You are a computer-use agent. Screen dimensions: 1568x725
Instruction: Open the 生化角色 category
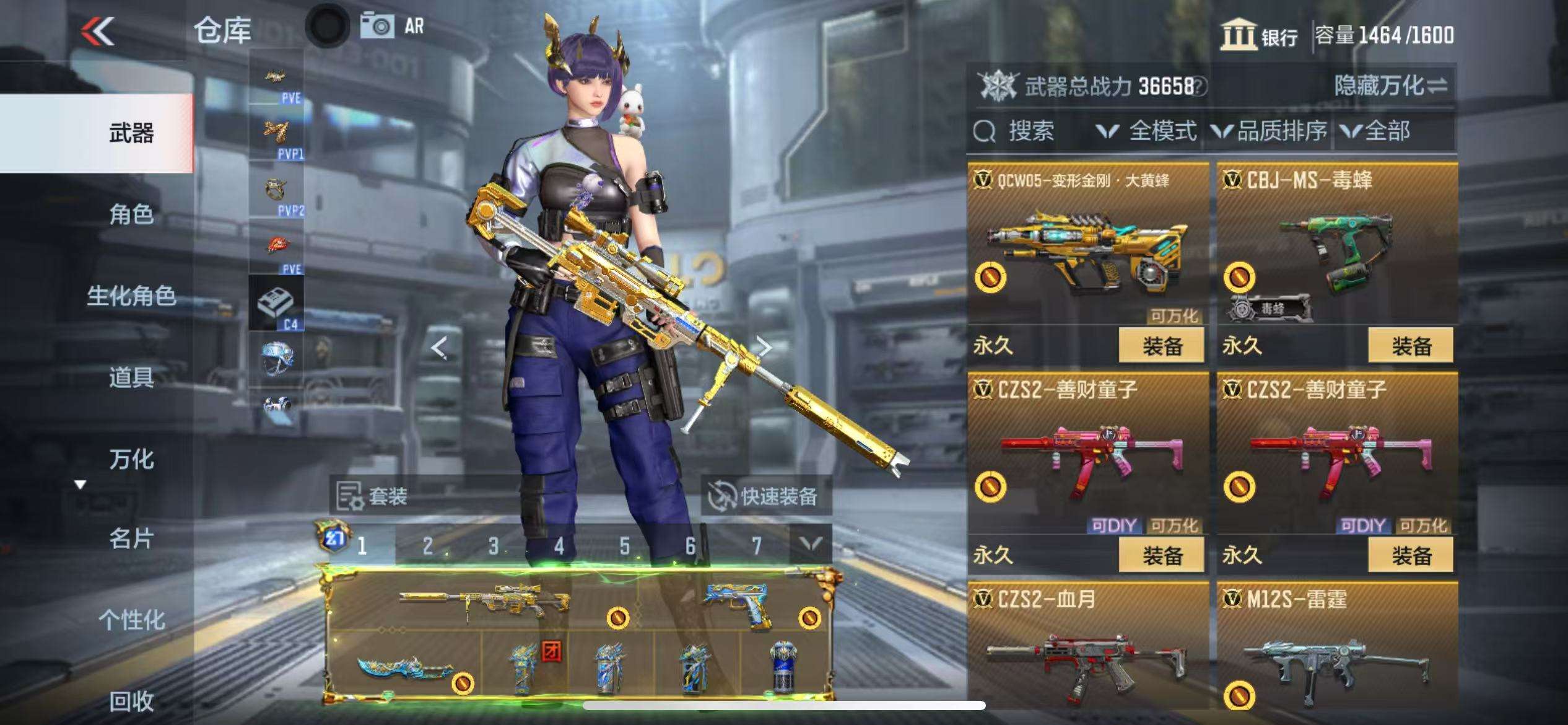point(131,296)
